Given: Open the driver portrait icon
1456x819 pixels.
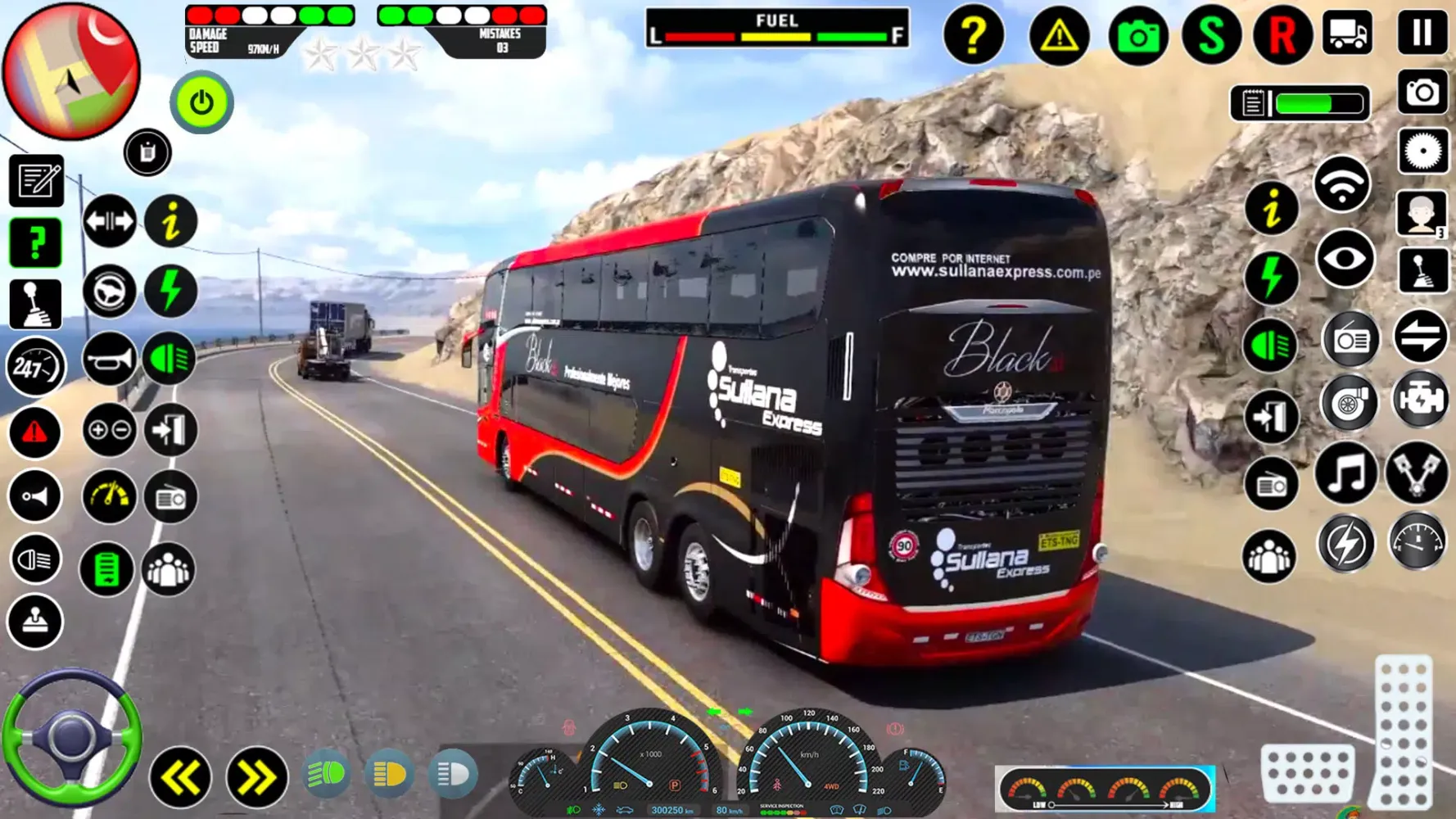Looking at the screenshot, I should [1422, 214].
